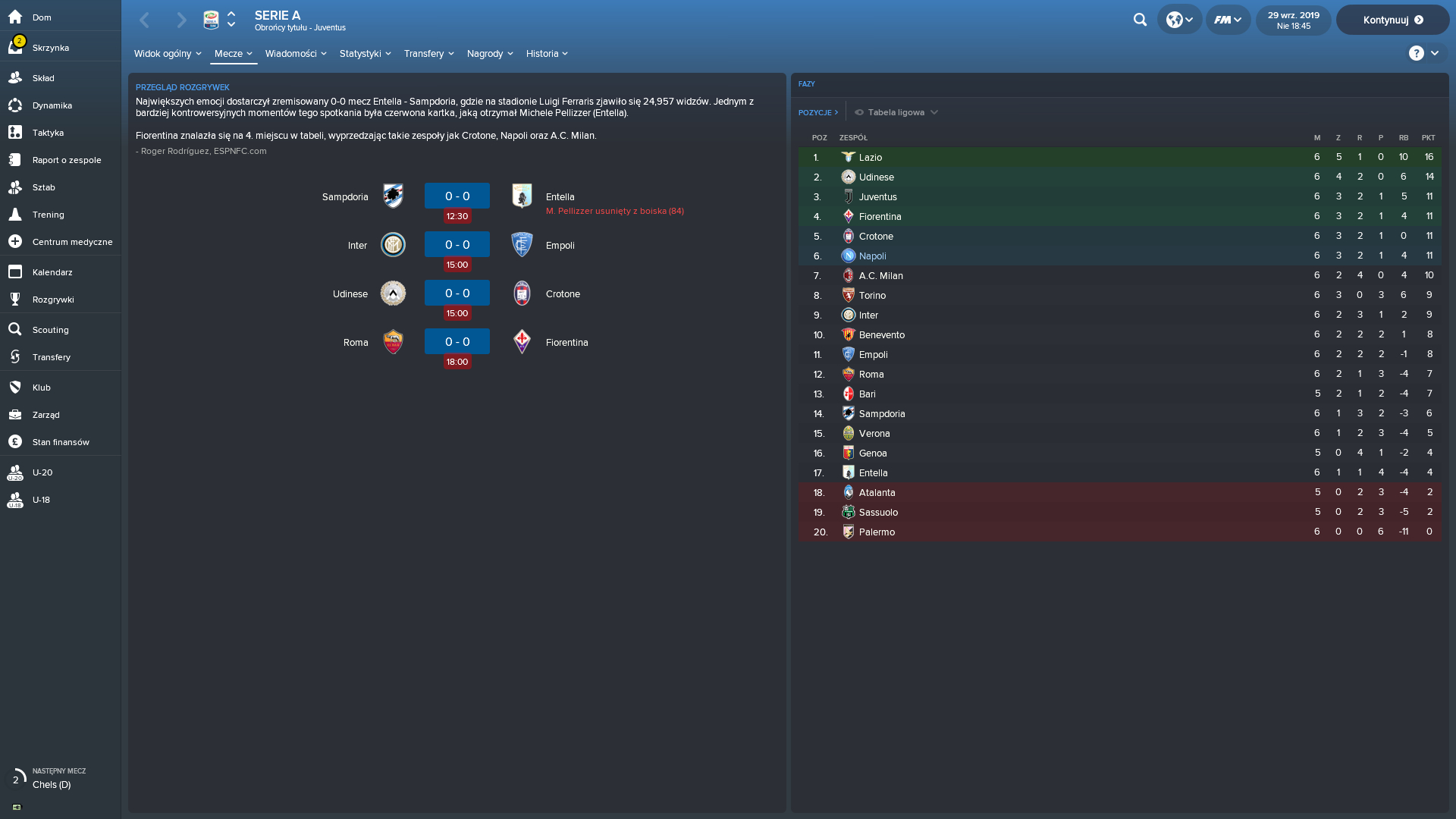The image size is (1456, 819).
Task: Open the Napoli team link
Action: (872, 256)
